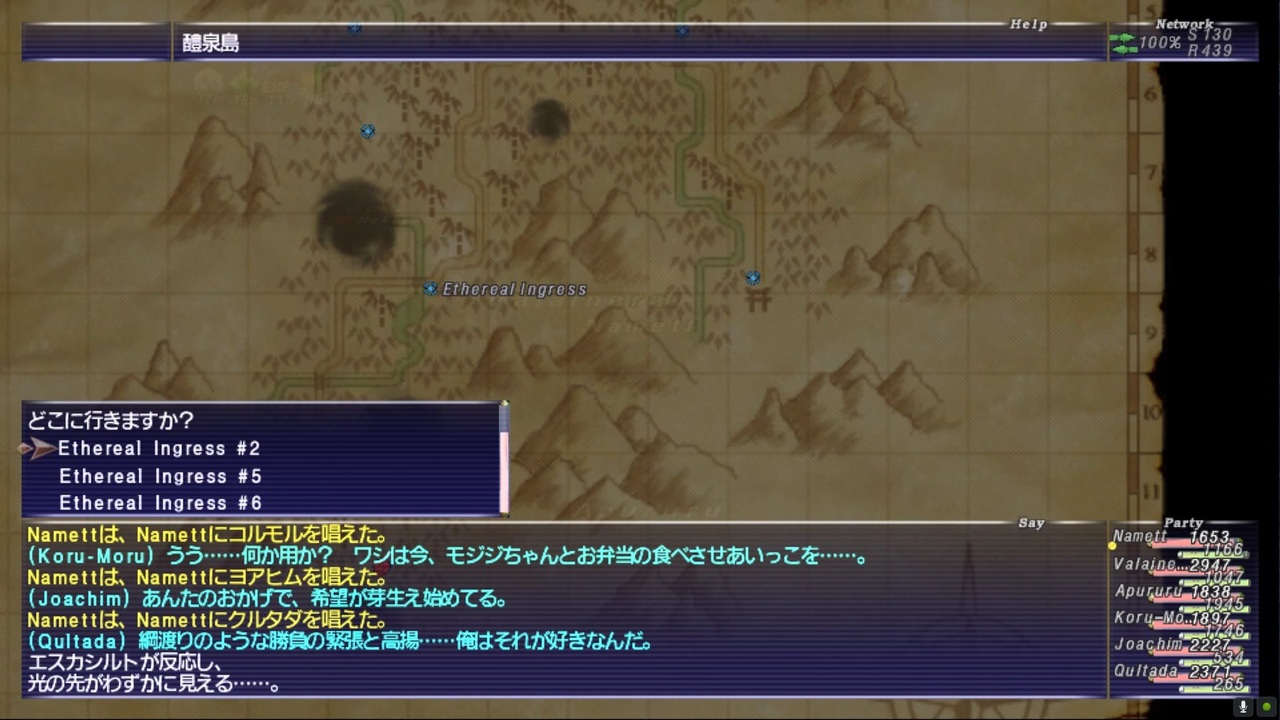1280x720 pixels.
Task: Click the 醴泉島 map title label
Action: click(x=210, y=43)
